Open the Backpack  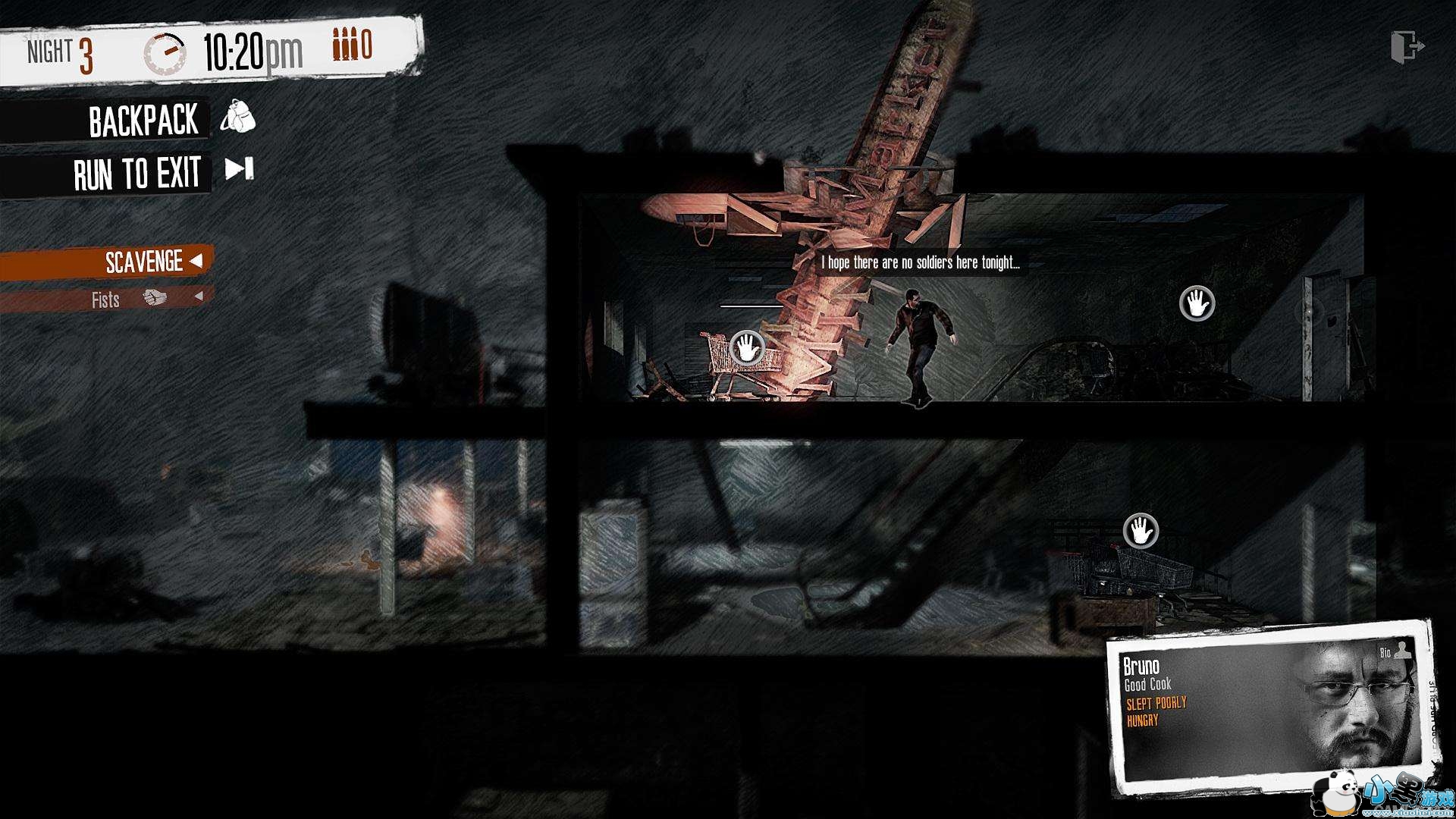(x=144, y=121)
